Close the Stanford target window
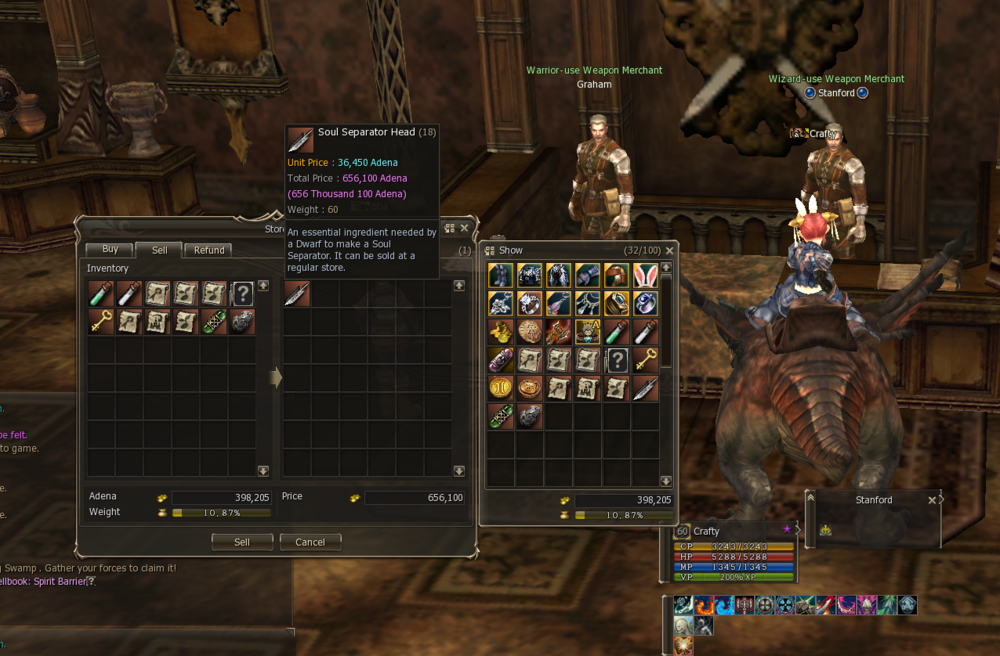Screen dimensions: 1000x656 pos(932,500)
